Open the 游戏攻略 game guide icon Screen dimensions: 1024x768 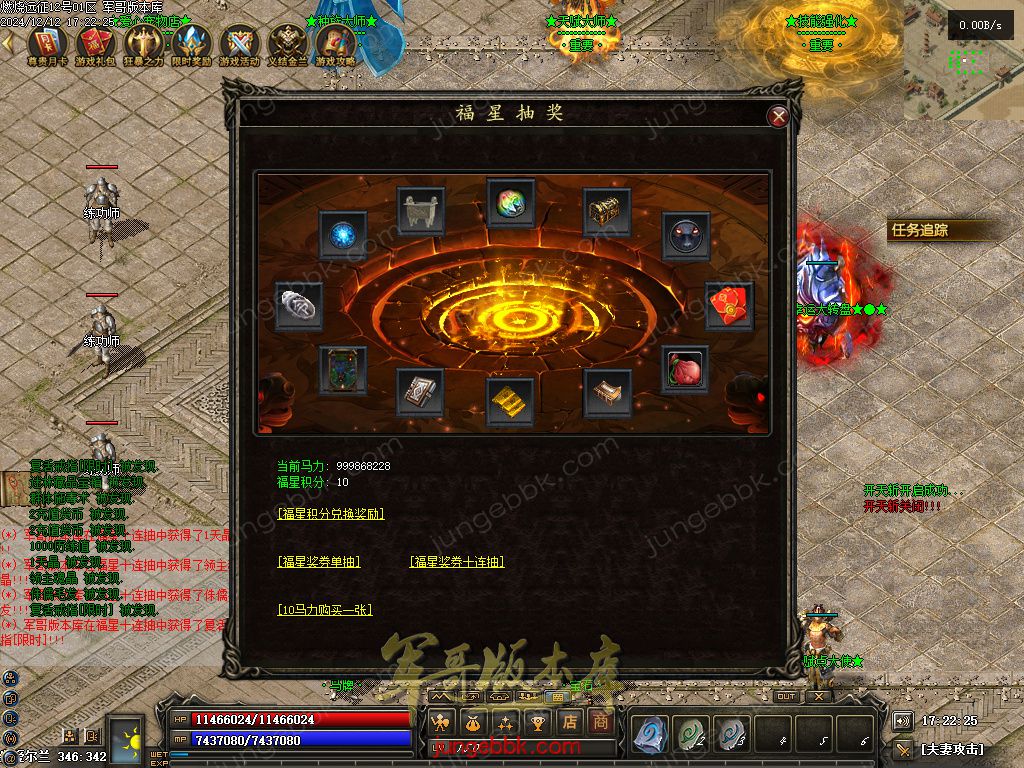(x=336, y=43)
